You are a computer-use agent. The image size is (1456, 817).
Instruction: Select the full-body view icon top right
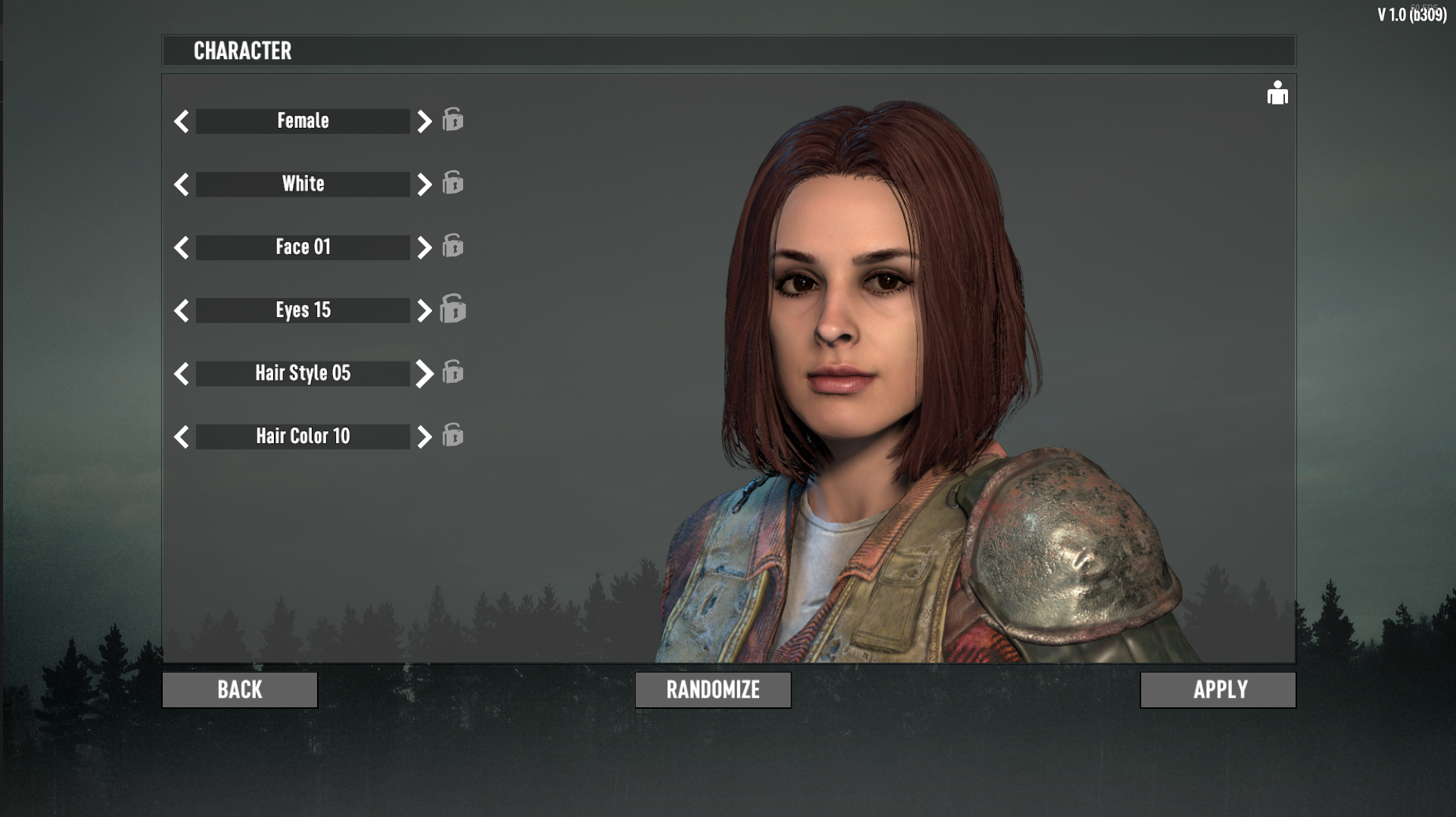pyautogui.click(x=1277, y=93)
